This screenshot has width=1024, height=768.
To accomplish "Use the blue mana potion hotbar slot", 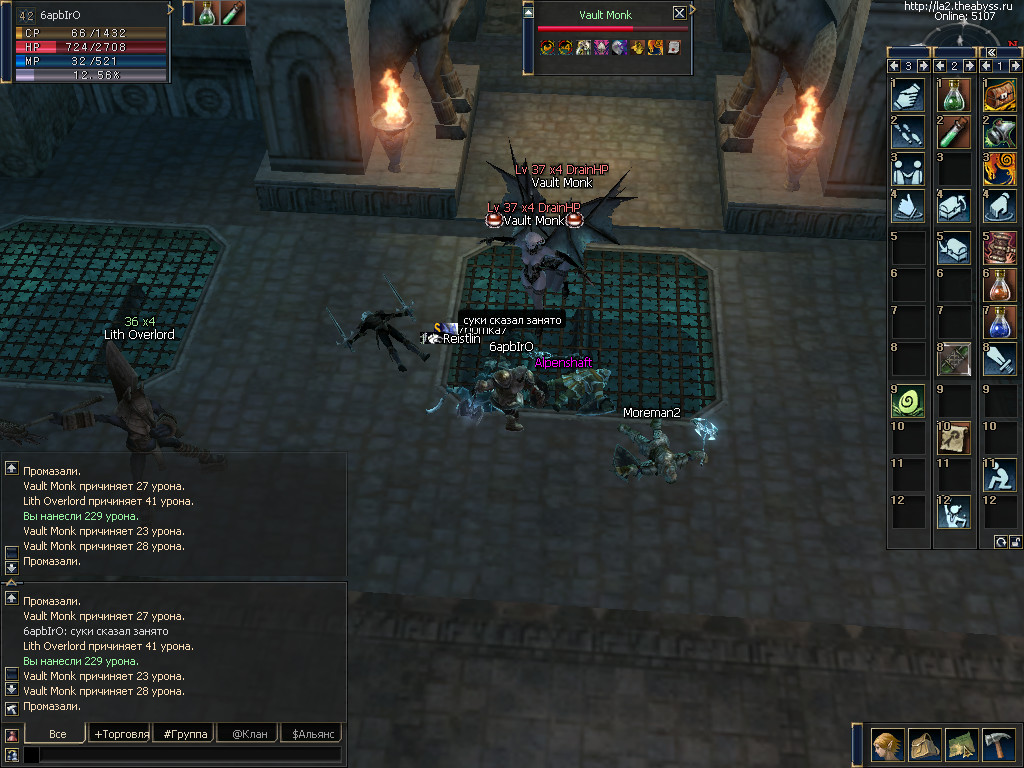I will tap(1000, 323).
